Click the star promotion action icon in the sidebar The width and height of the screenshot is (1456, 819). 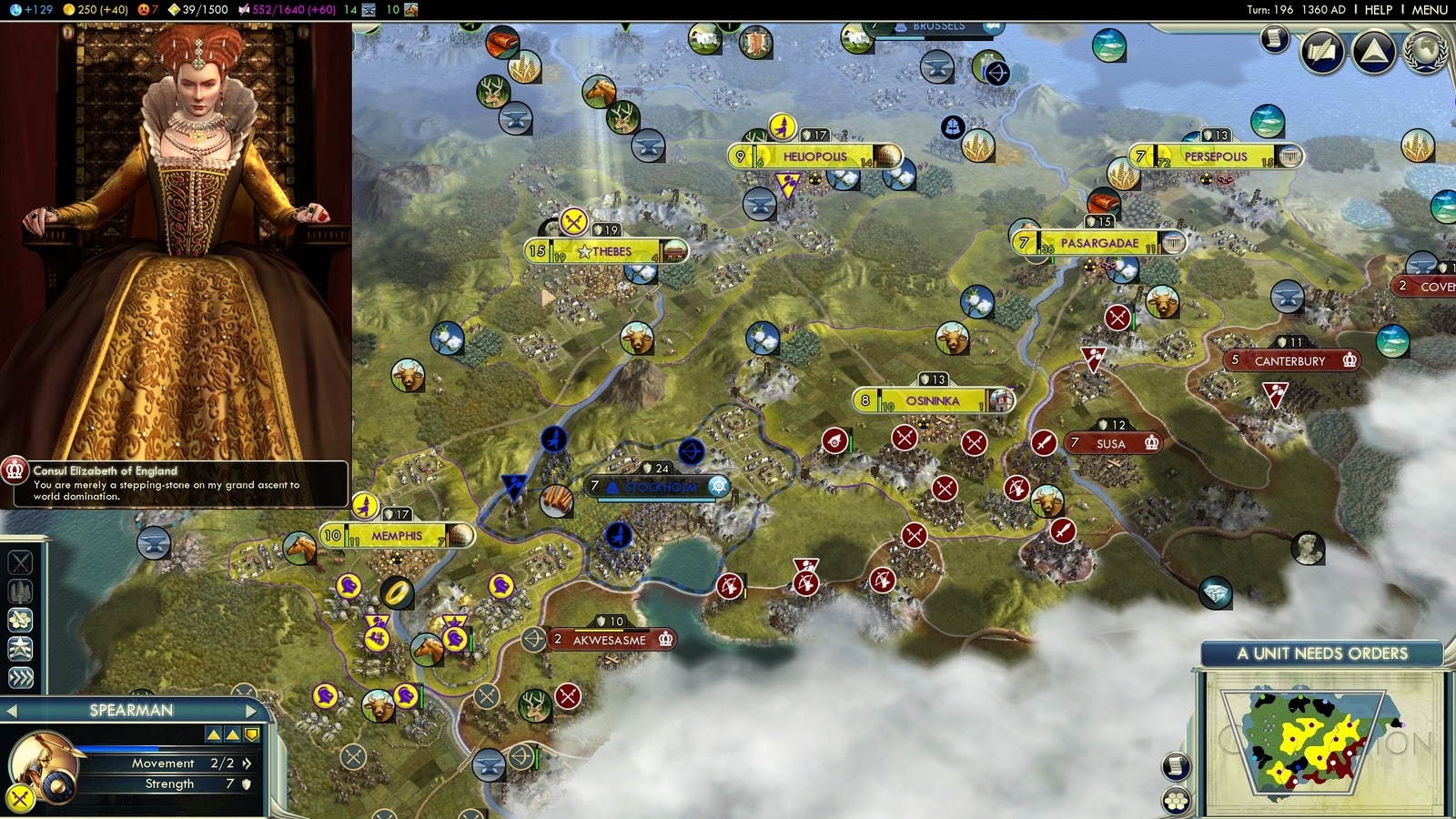18,645
